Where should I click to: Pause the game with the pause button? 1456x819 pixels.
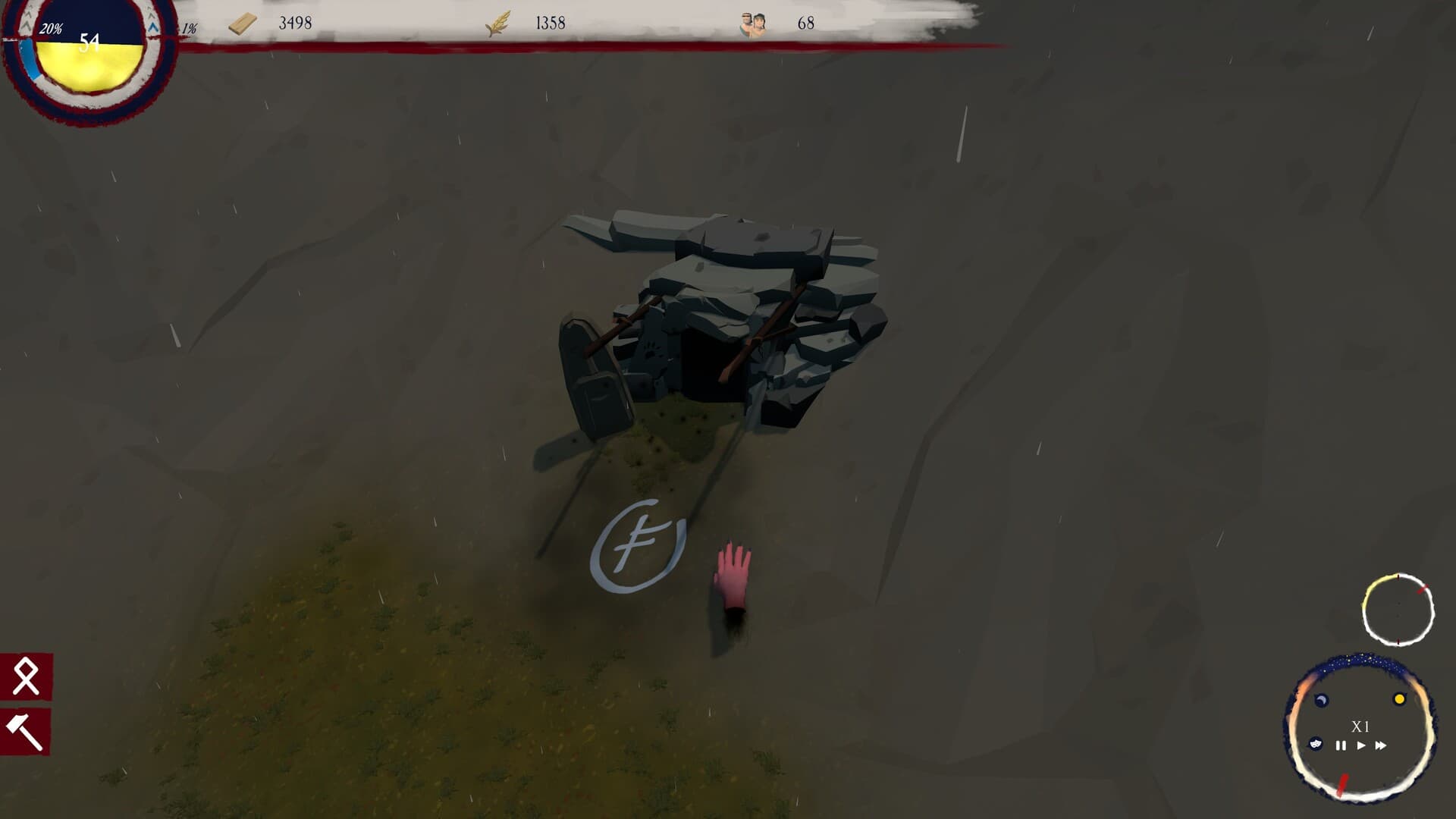tap(1340, 745)
